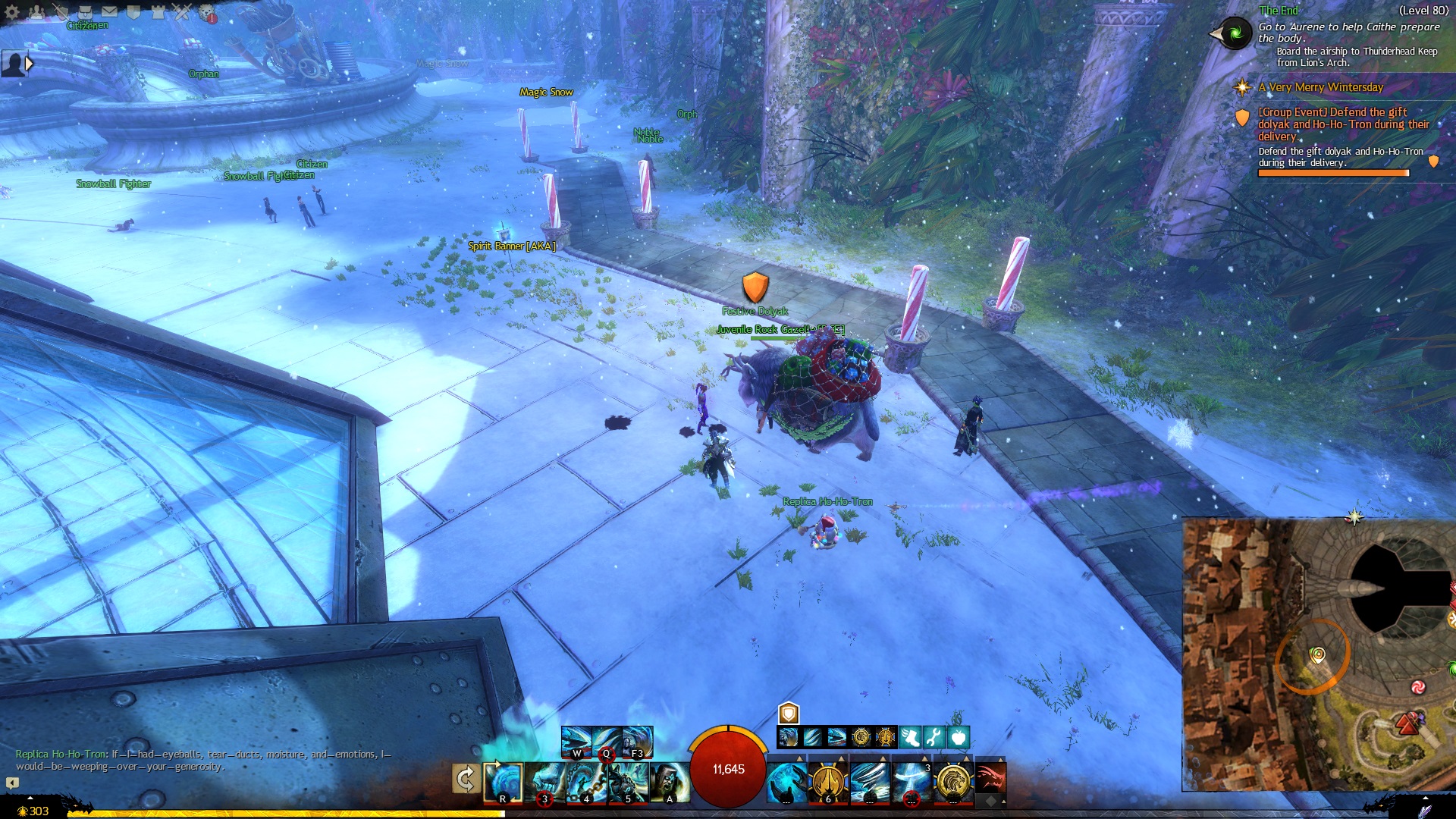1456x819 pixels.
Task: Click the weapon swap arrow button
Action: [x=465, y=779]
